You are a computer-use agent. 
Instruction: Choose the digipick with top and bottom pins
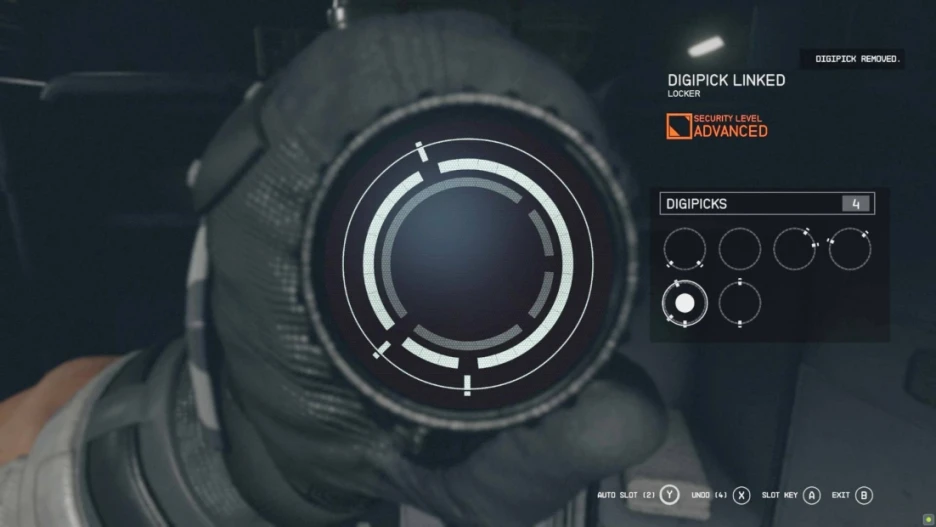[x=739, y=302]
